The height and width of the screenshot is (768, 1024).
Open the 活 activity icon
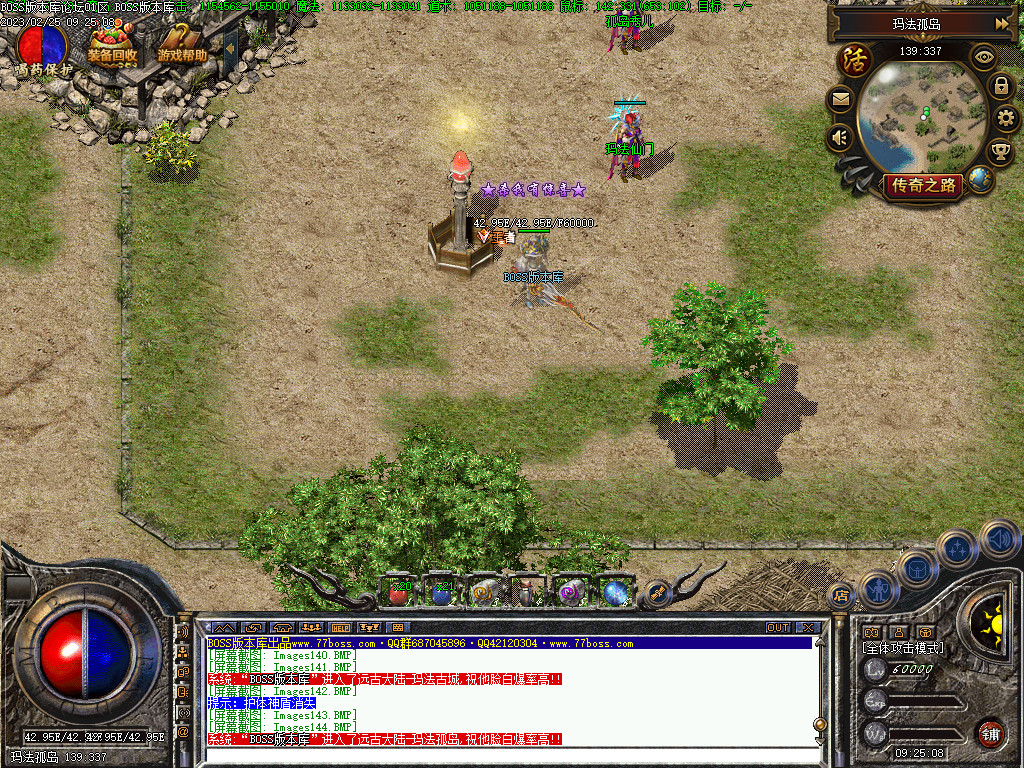coord(855,59)
